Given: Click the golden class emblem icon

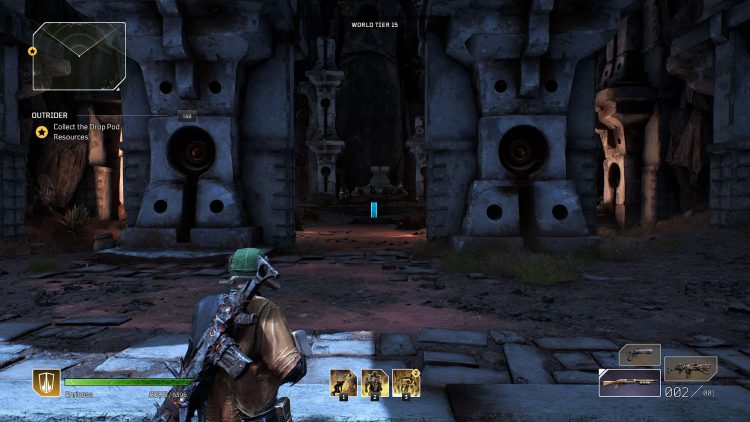Looking at the screenshot, I should click(46, 383).
